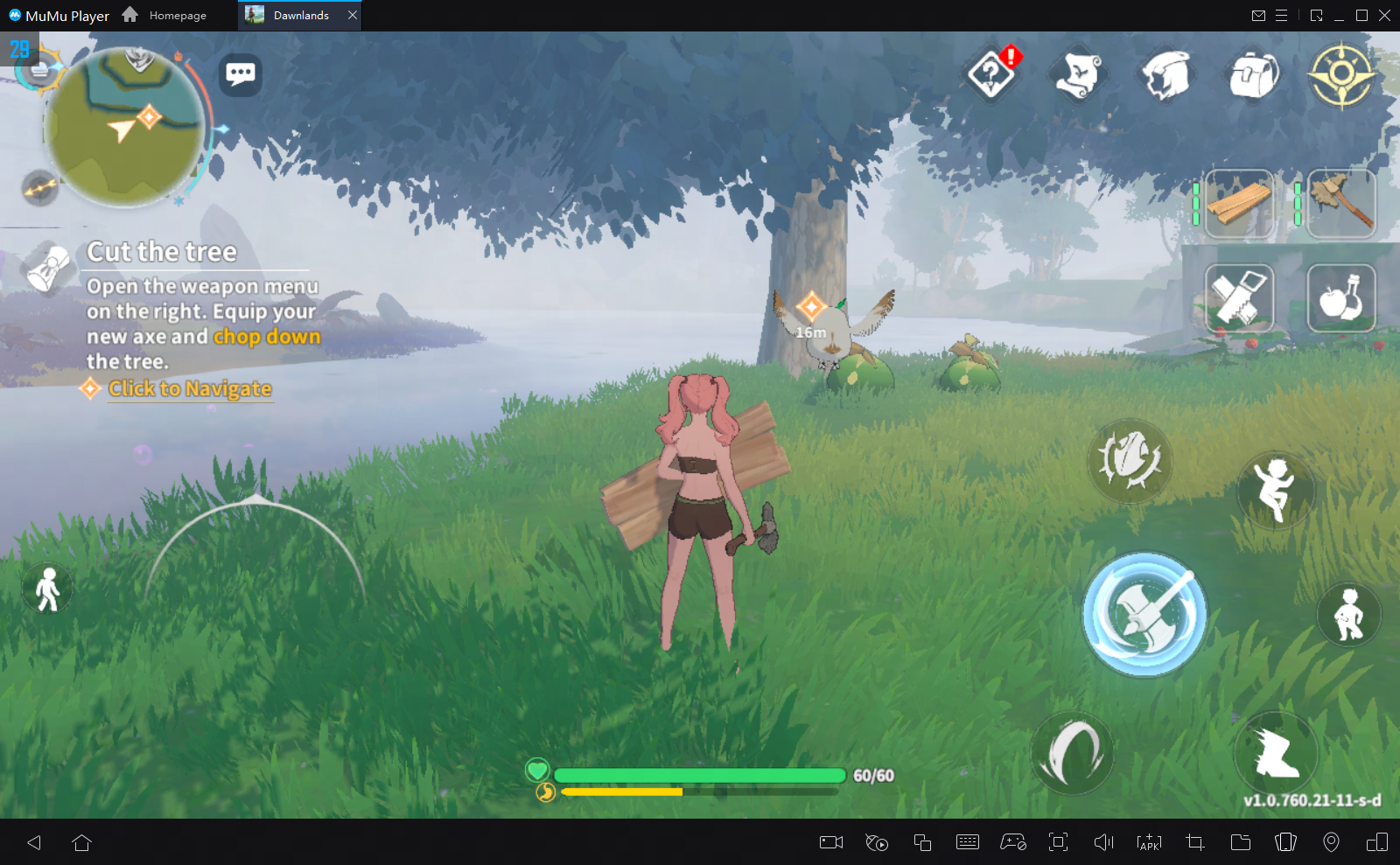This screenshot has width=1400, height=865.
Task: Go to MuMu Player Homepage tab
Action: click(166, 15)
